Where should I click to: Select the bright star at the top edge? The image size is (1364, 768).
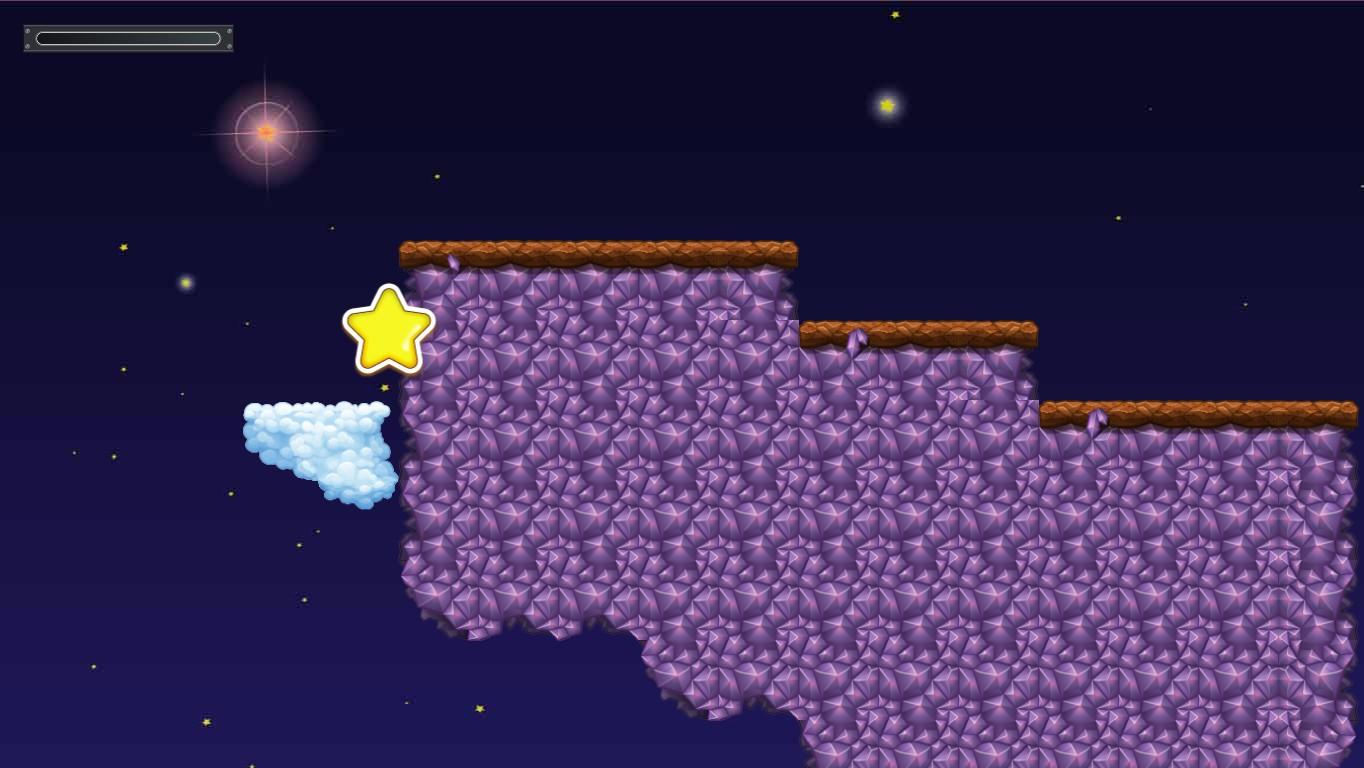click(x=893, y=15)
